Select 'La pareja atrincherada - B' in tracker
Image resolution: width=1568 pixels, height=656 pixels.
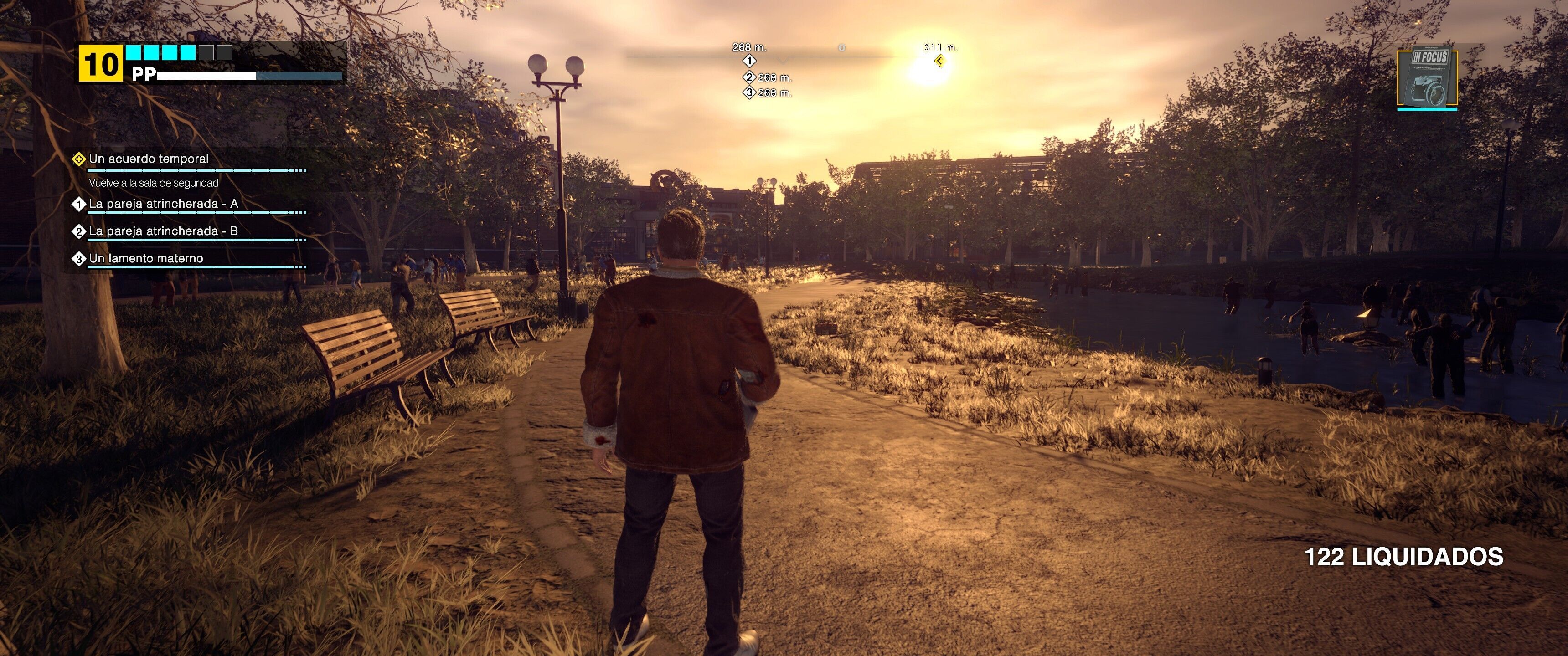[x=163, y=231]
